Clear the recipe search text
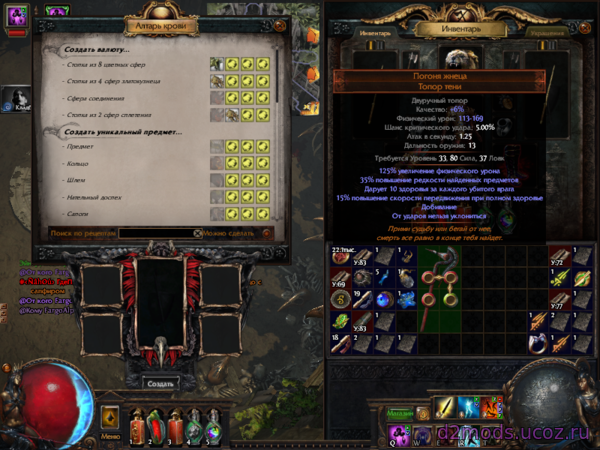Image resolution: width=600 pixels, height=450 pixels. [x=197, y=233]
